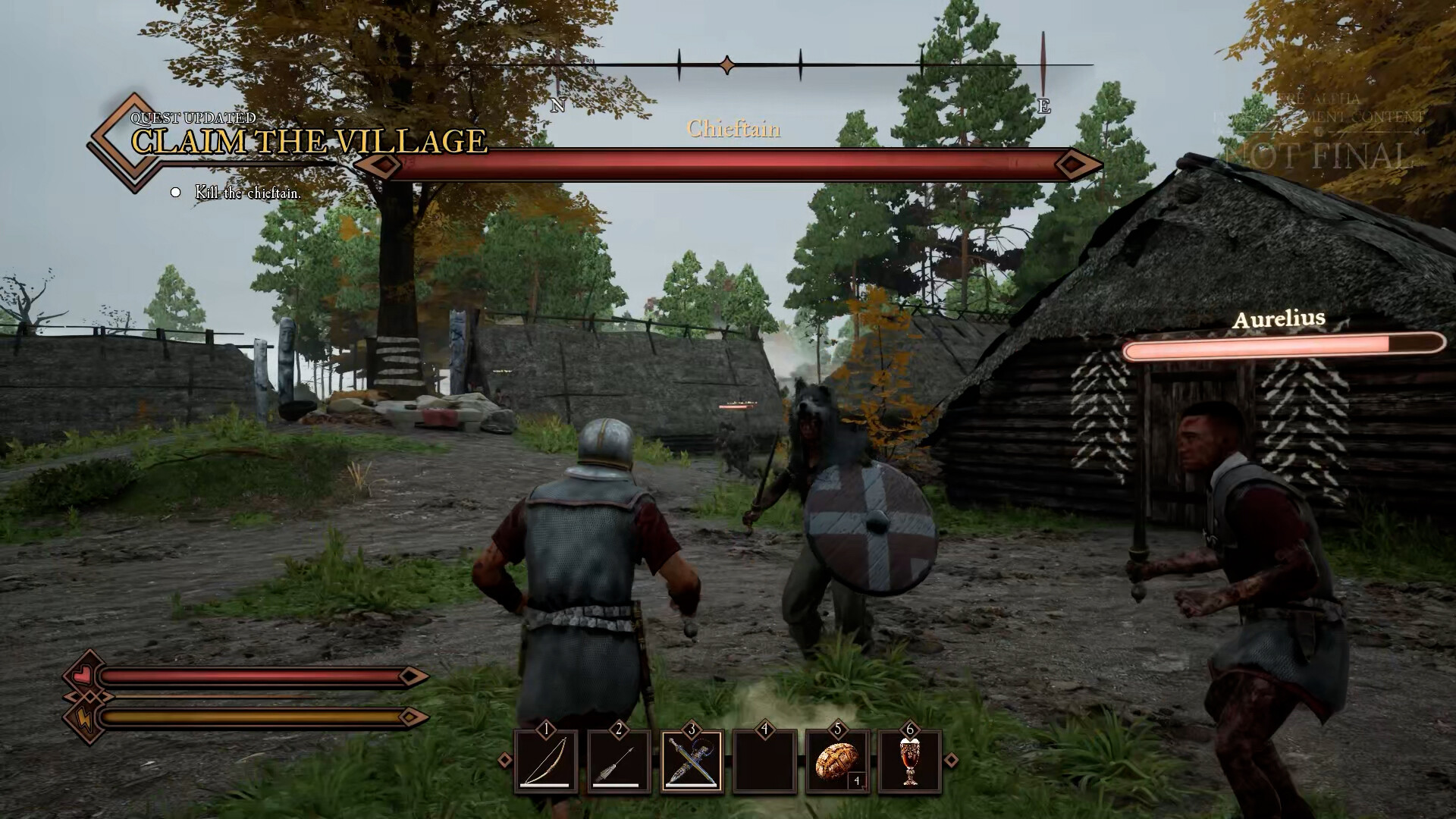Click the E marker on the compass
1456x819 pixels.
point(1045,106)
